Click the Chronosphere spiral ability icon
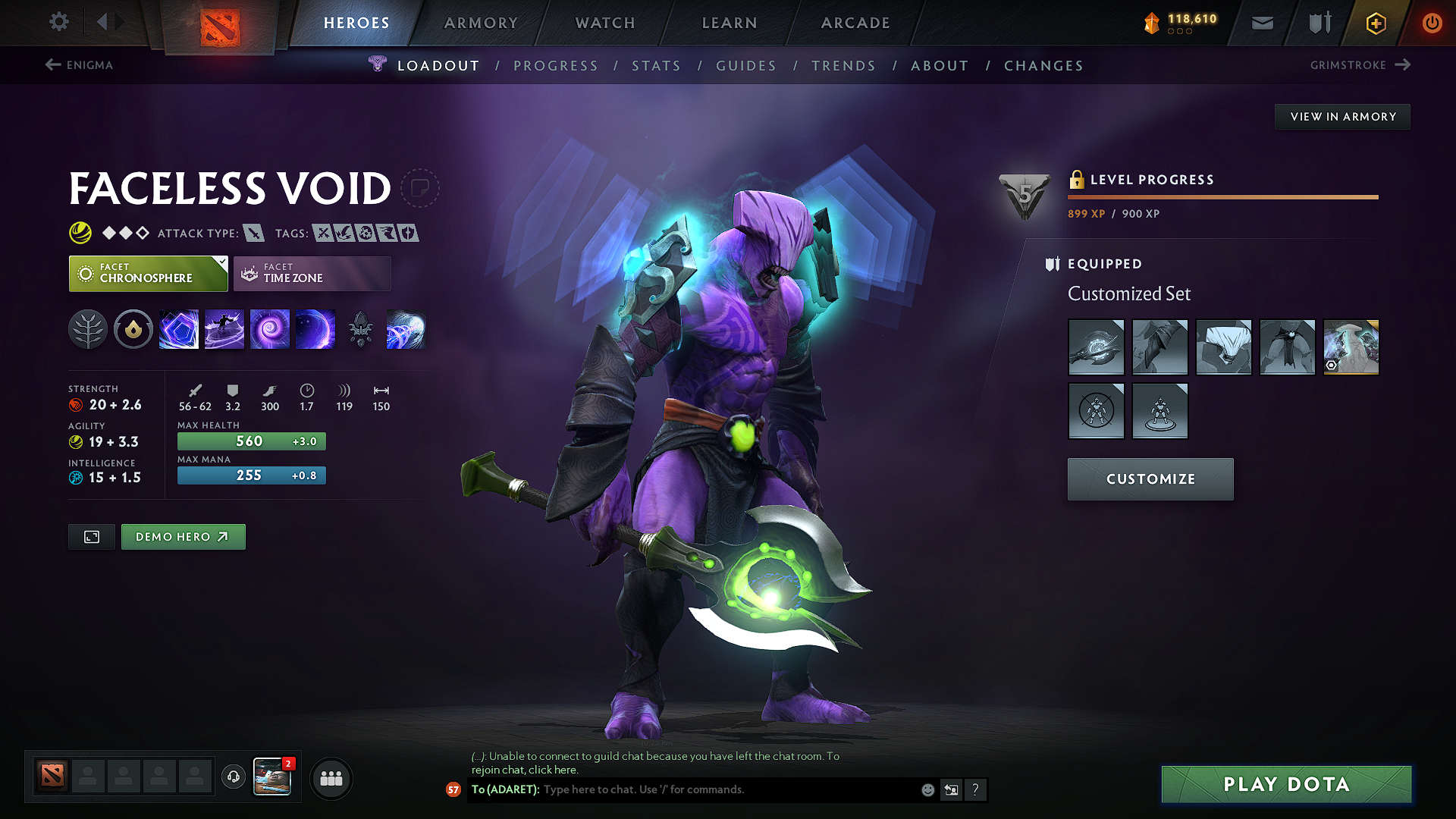Image resolution: width=1456 pixels, height=819 pixels. click(270, 329)
